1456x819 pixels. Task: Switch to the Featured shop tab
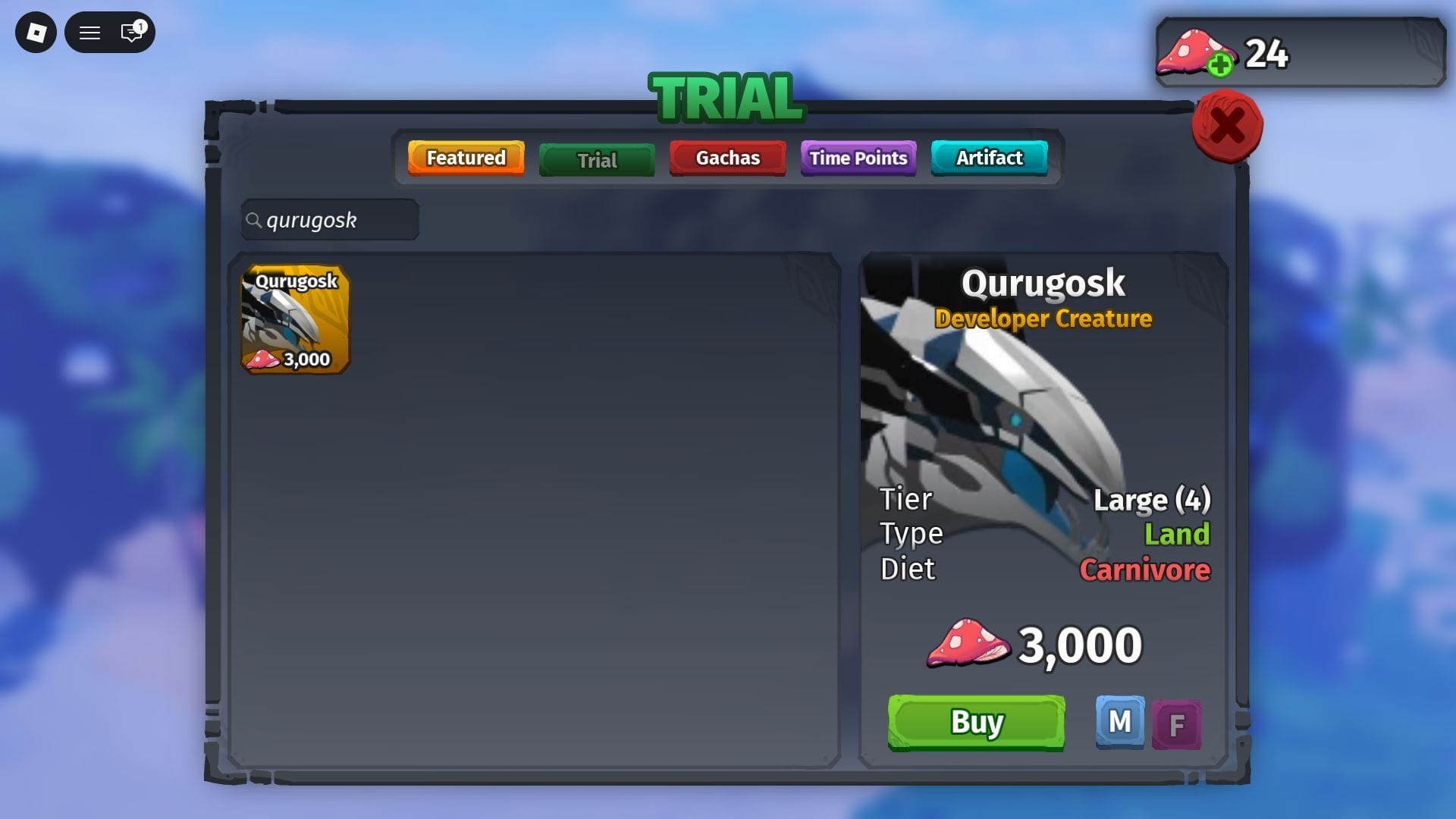[x=466, y=158]
